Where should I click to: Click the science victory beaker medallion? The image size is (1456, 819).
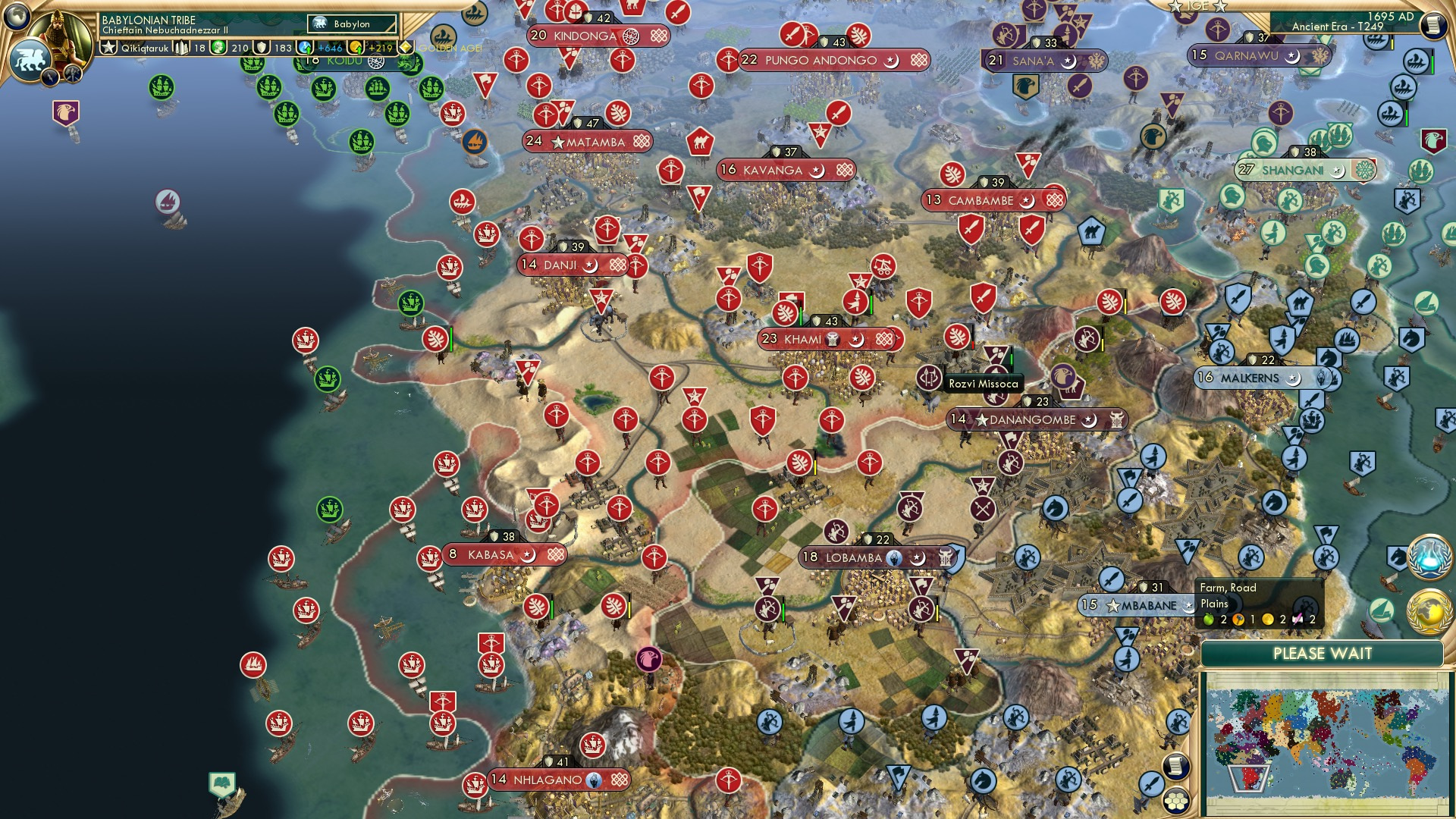[1431, 554]
